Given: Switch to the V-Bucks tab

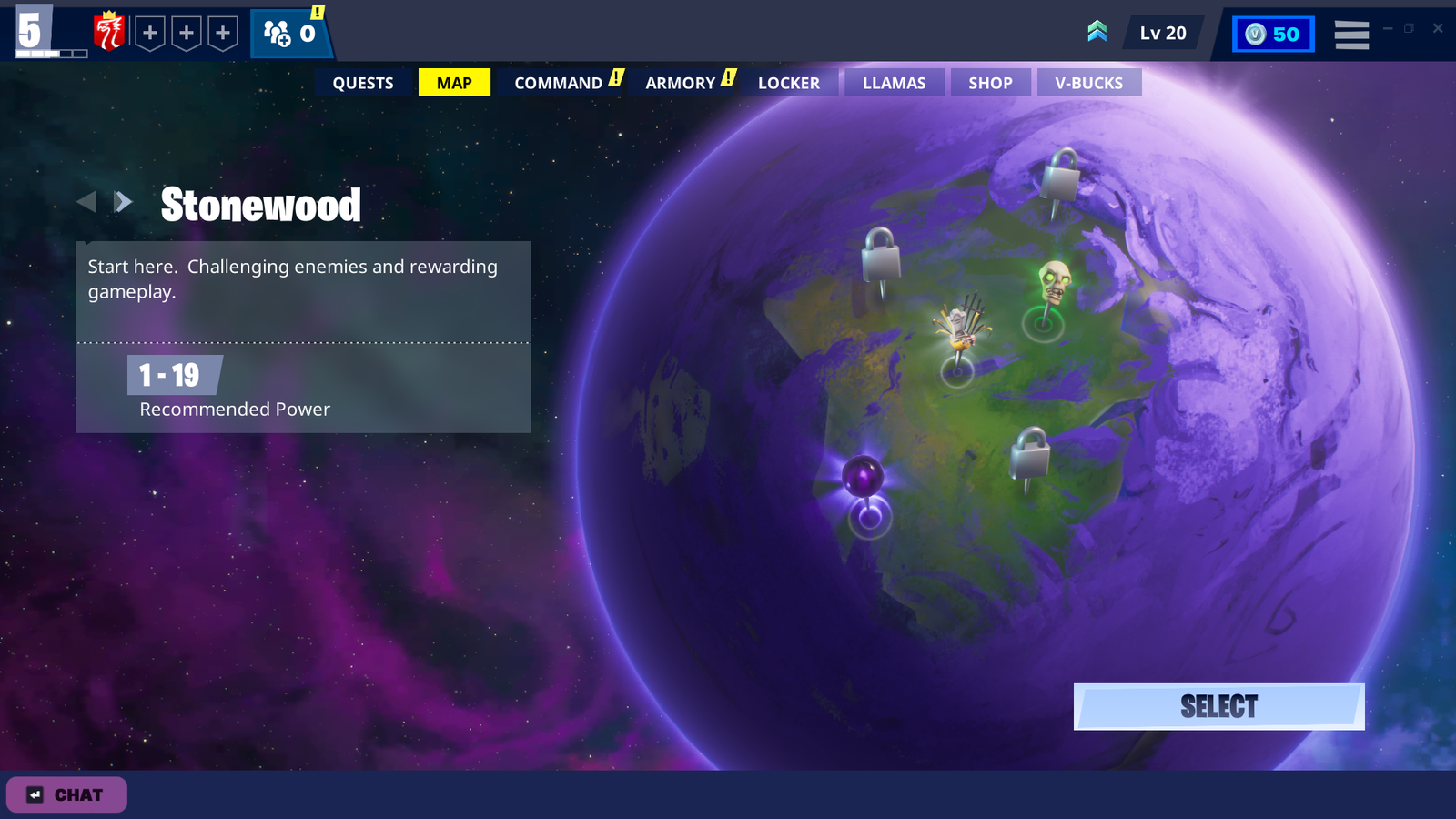Looking at the screenshot, I should 1088,83.
